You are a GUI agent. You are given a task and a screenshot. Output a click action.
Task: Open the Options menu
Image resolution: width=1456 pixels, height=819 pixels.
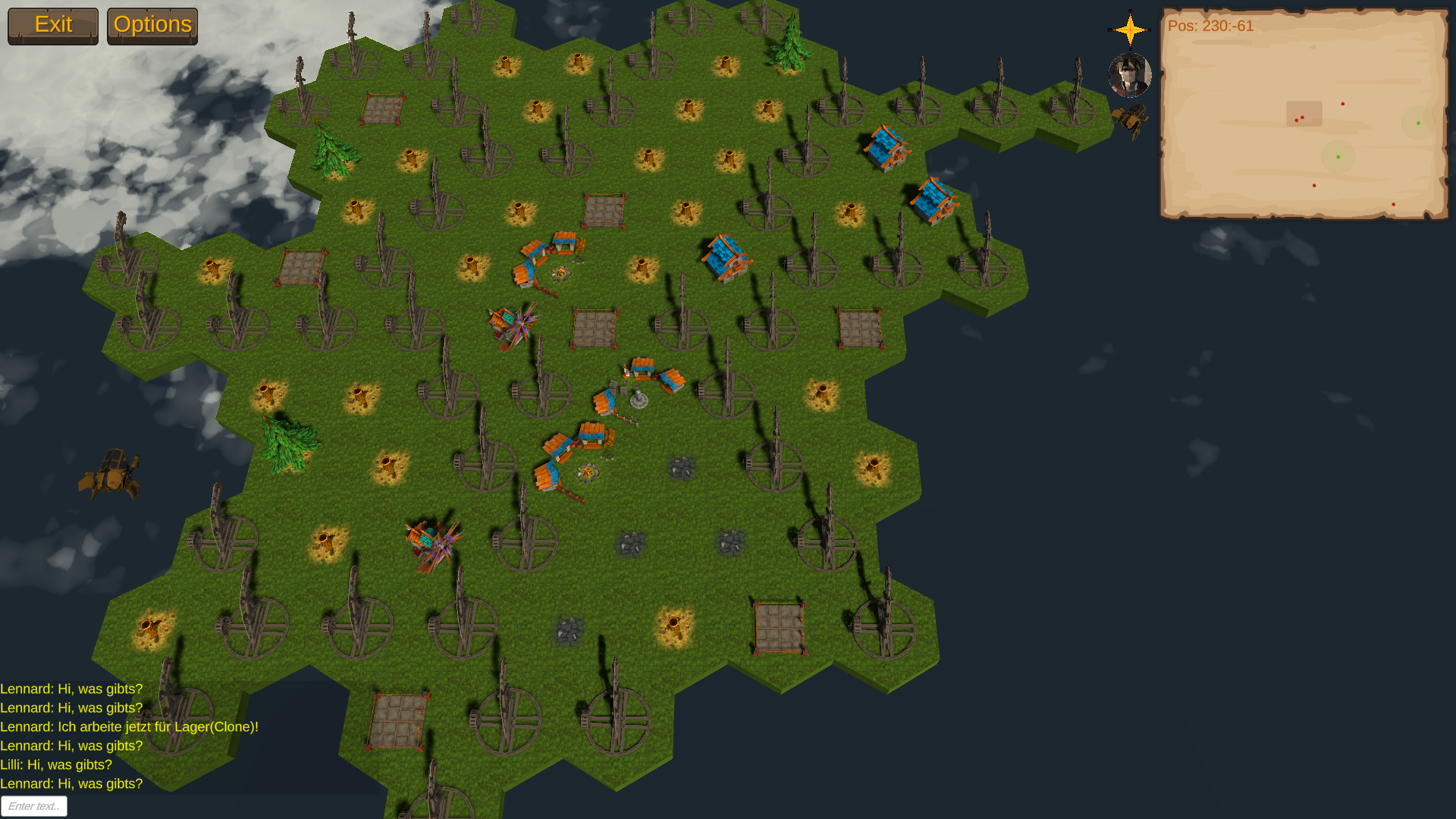click(x=152, y=26)
